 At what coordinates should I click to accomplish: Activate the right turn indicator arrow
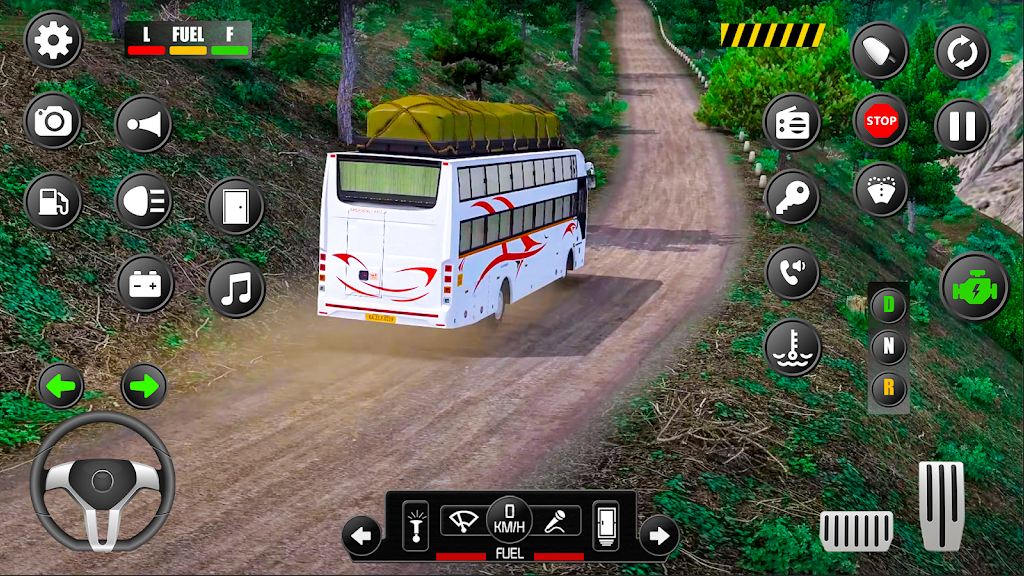(x=144, y=387)
